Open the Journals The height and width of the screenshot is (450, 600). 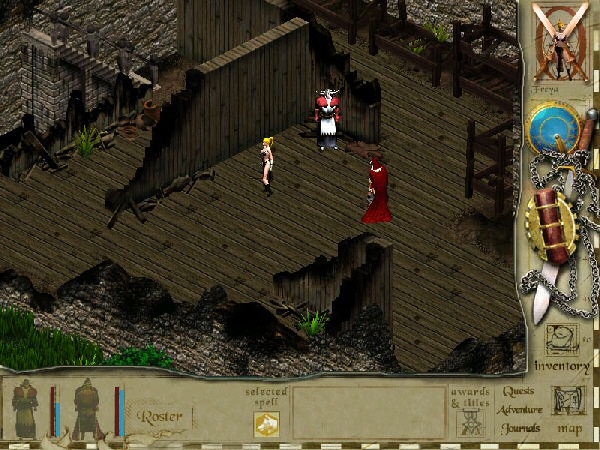pos(521,428)
